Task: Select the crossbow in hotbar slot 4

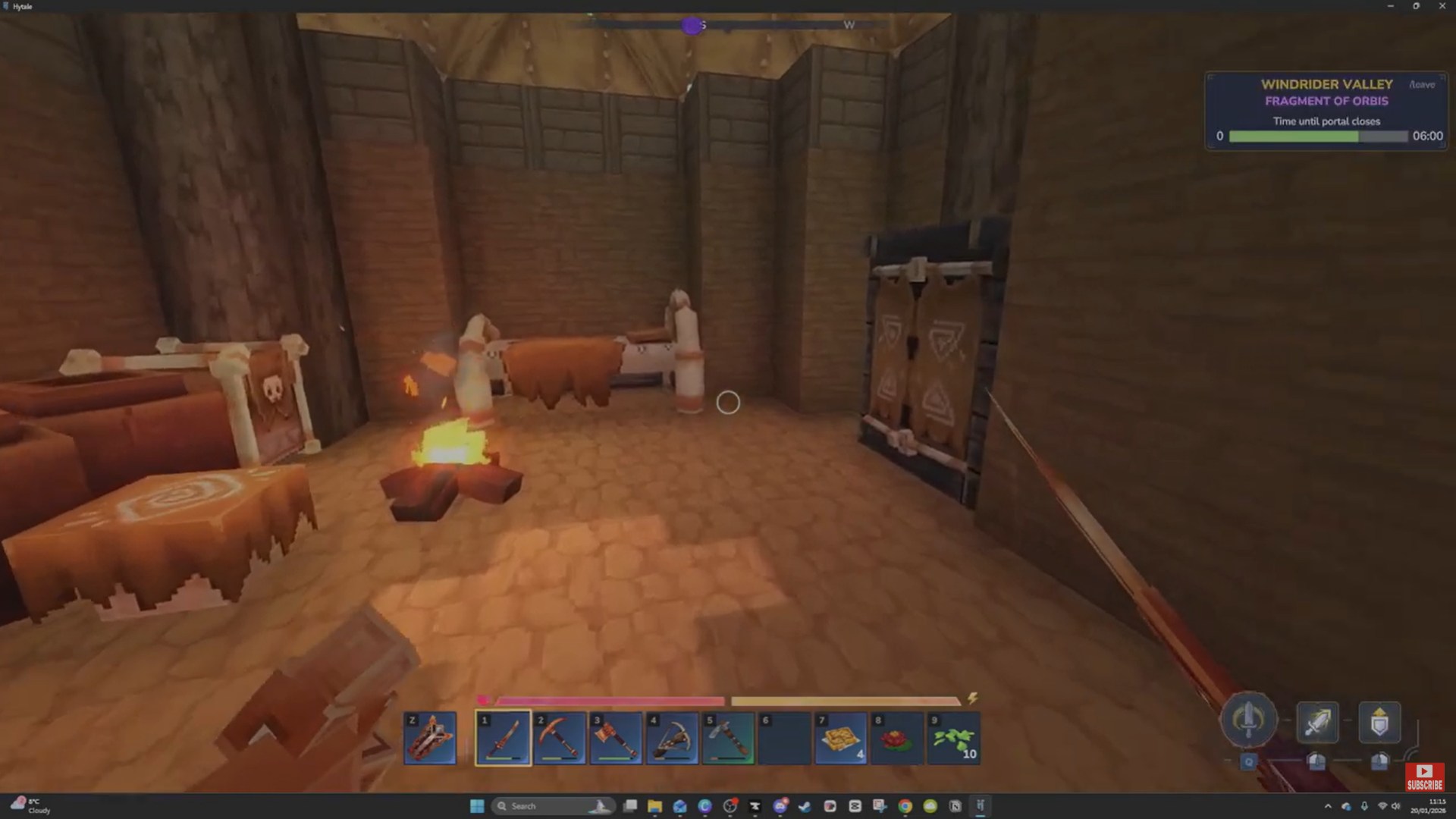Action: (672, 737)
